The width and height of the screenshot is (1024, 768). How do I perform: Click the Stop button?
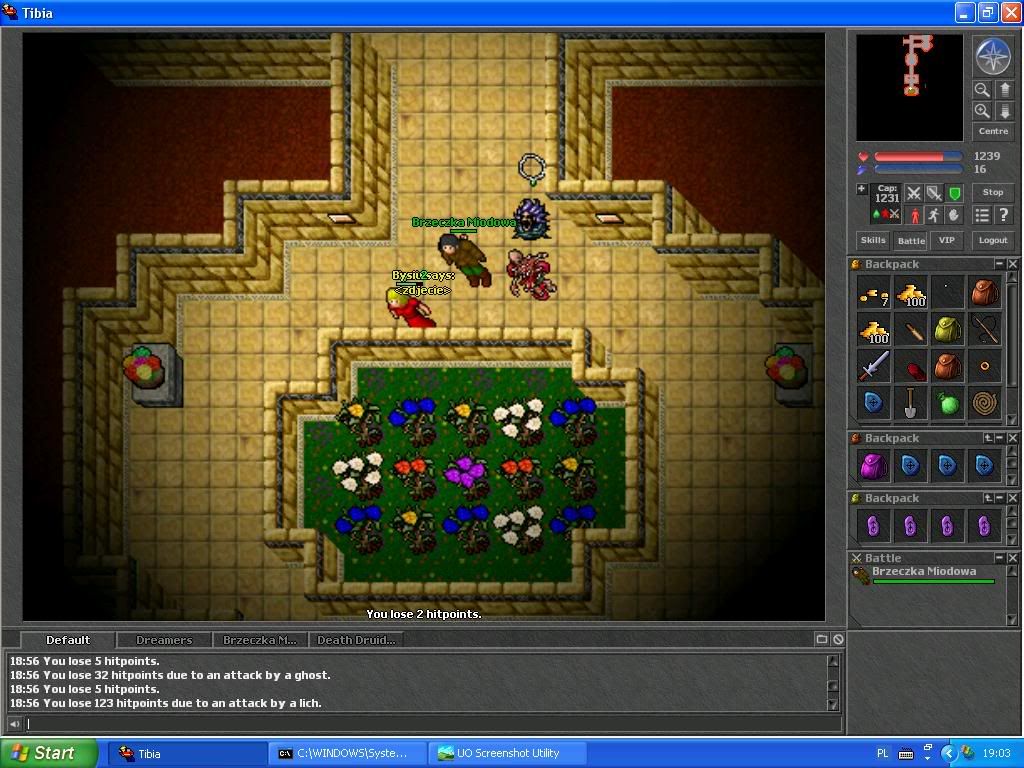pyautogui.click(x=992, y=192)
